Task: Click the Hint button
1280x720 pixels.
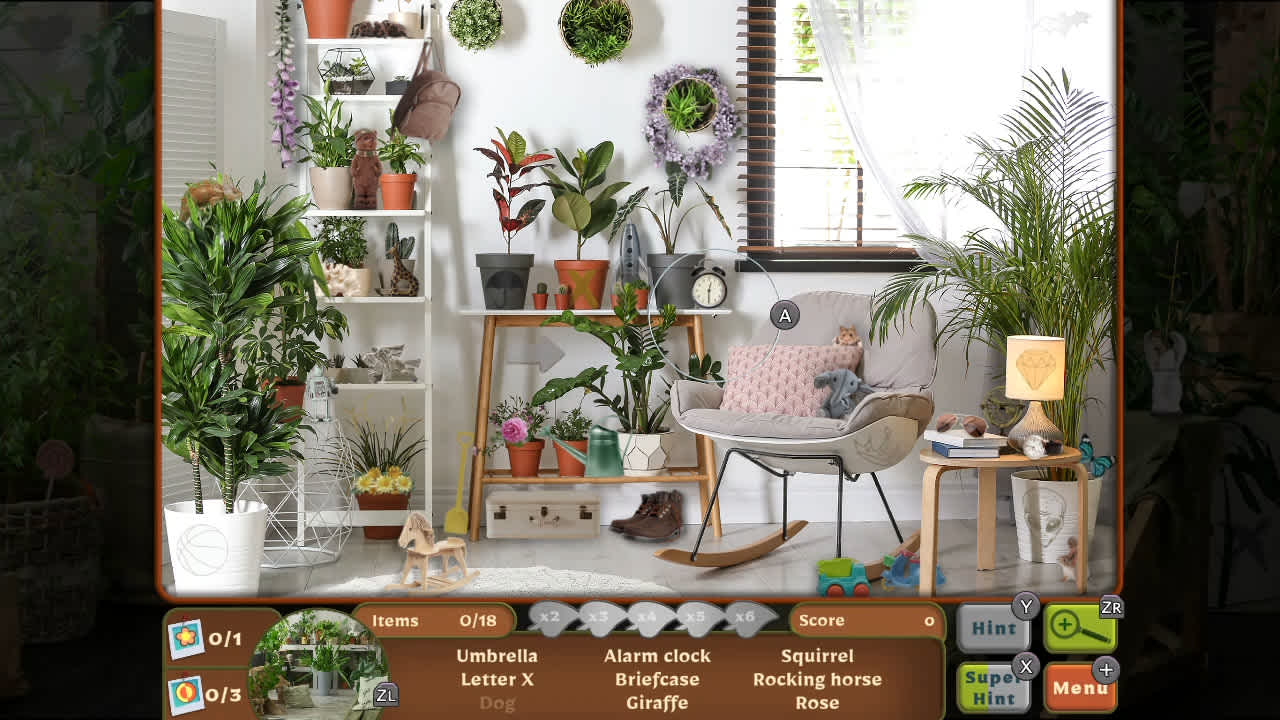Action: tap(994, 628)
